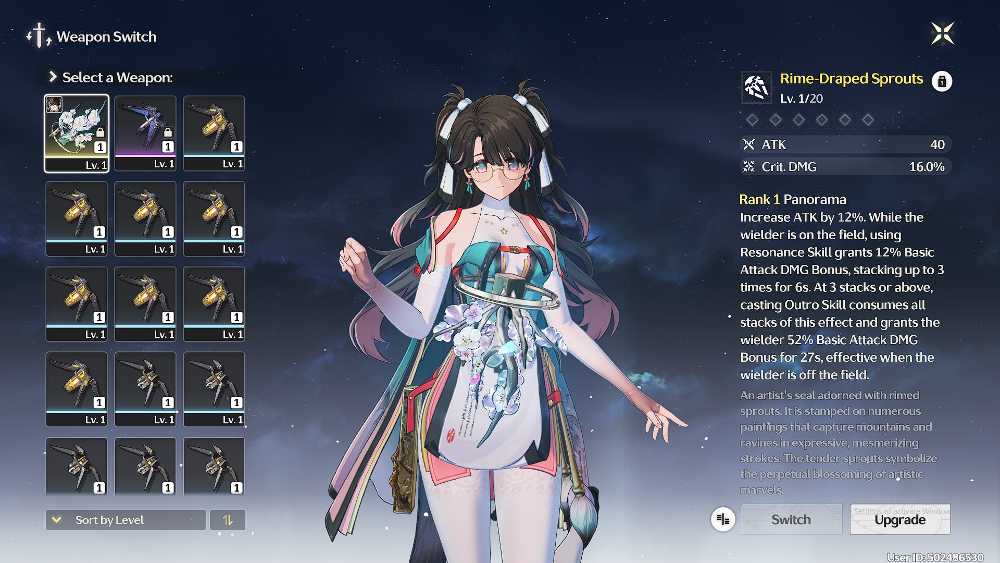Toggle the weapon lock icon
1000x563 pixels.
[941, 82]
